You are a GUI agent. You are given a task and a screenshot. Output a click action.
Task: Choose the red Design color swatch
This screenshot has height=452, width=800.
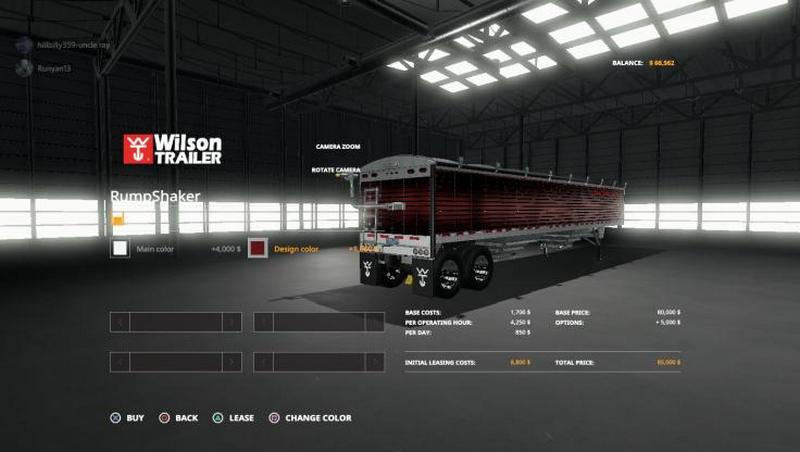click(258, 248)
